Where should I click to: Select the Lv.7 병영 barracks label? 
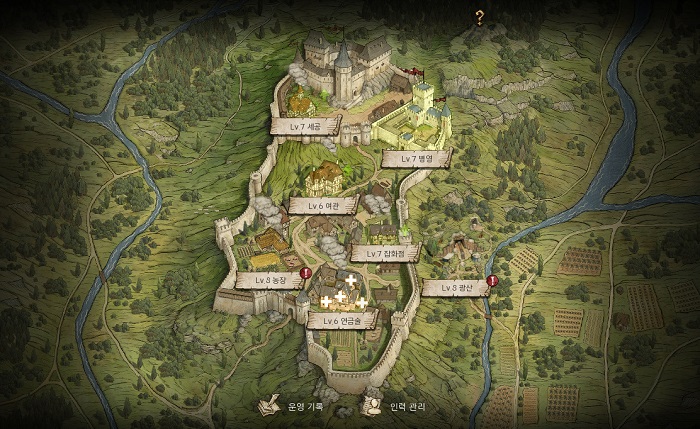pos(416,159)
